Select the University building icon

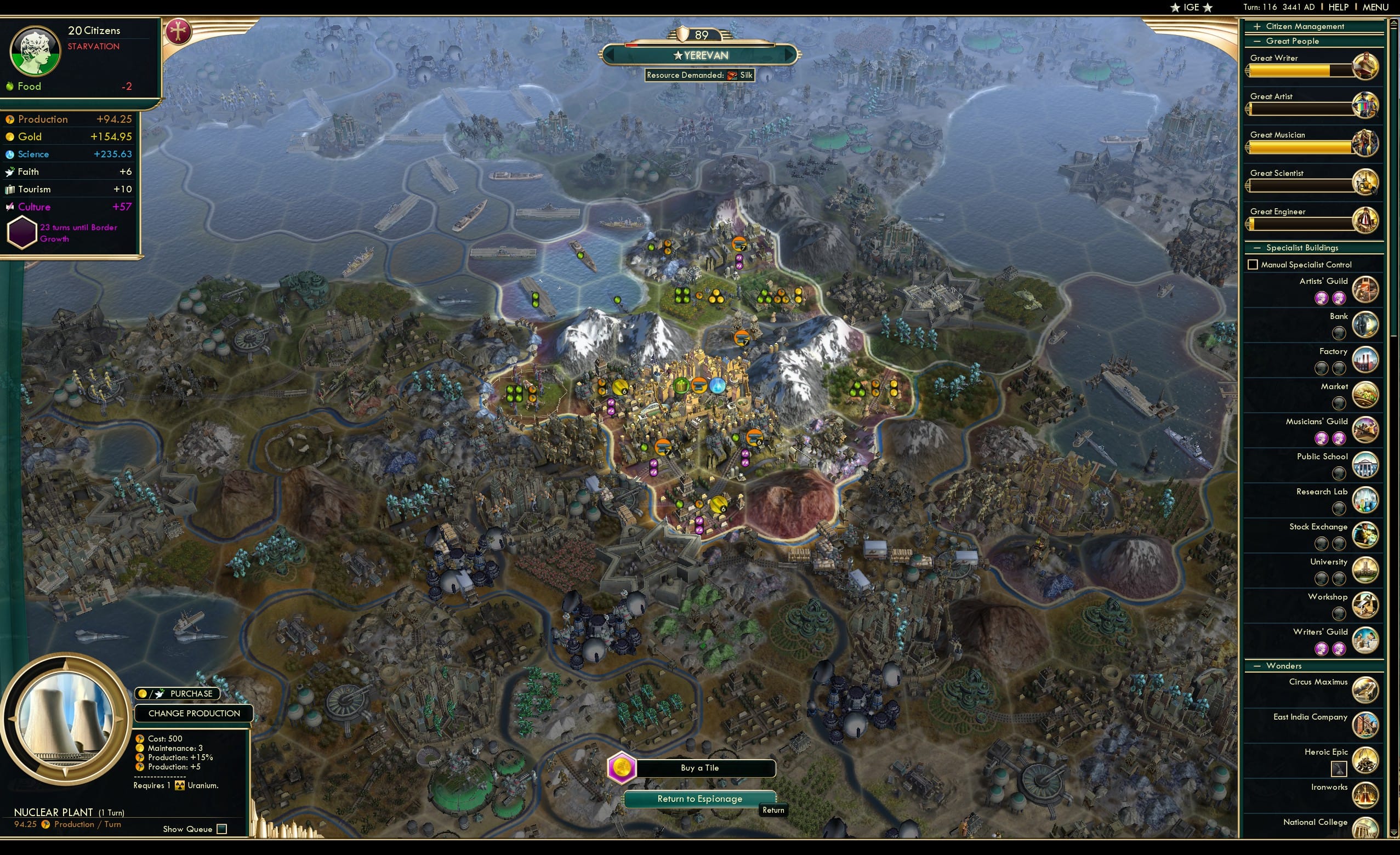[x=1366, y=571]
